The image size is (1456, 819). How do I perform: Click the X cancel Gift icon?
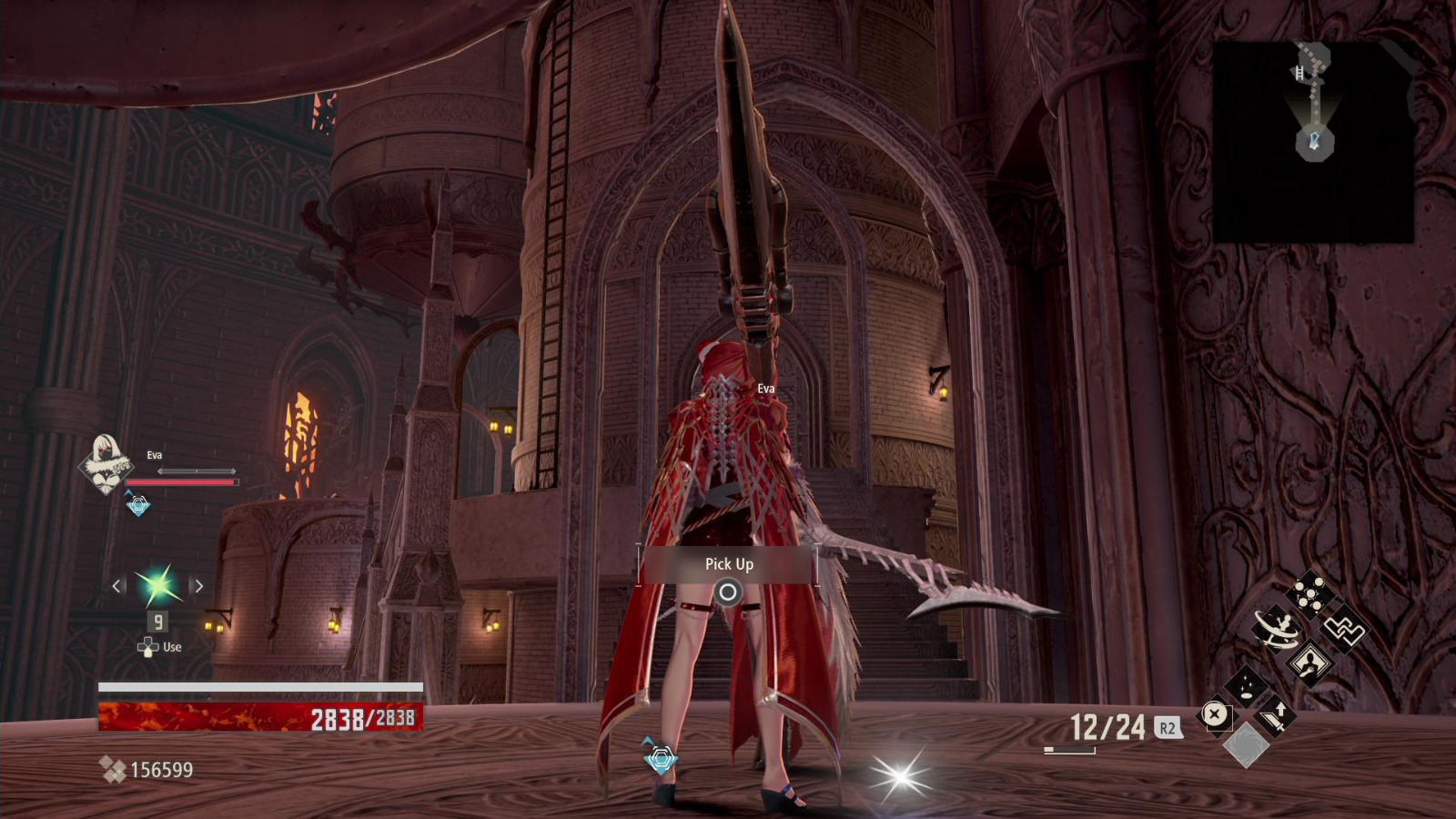[1215, 715]
